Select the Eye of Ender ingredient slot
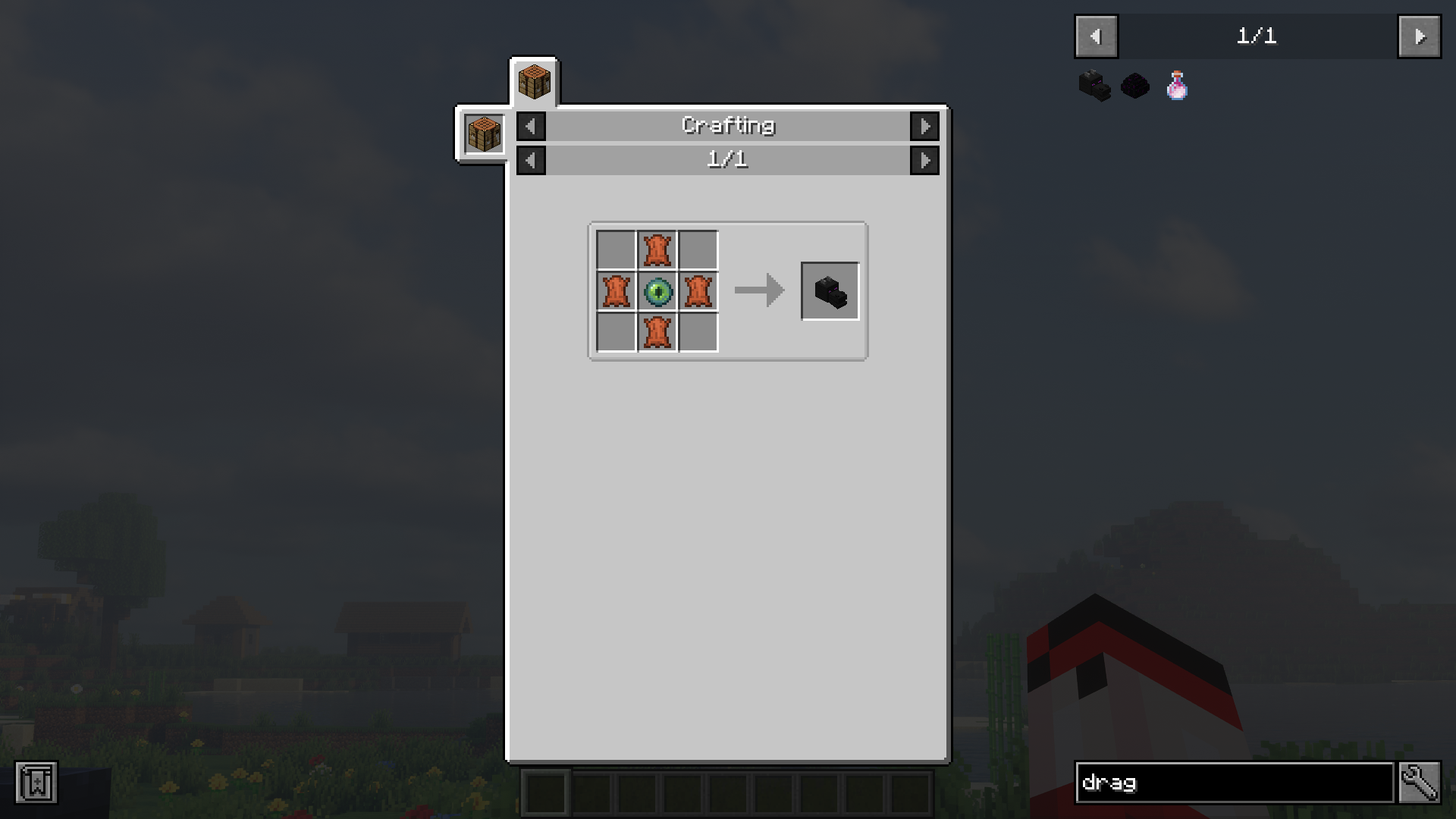 657,291
